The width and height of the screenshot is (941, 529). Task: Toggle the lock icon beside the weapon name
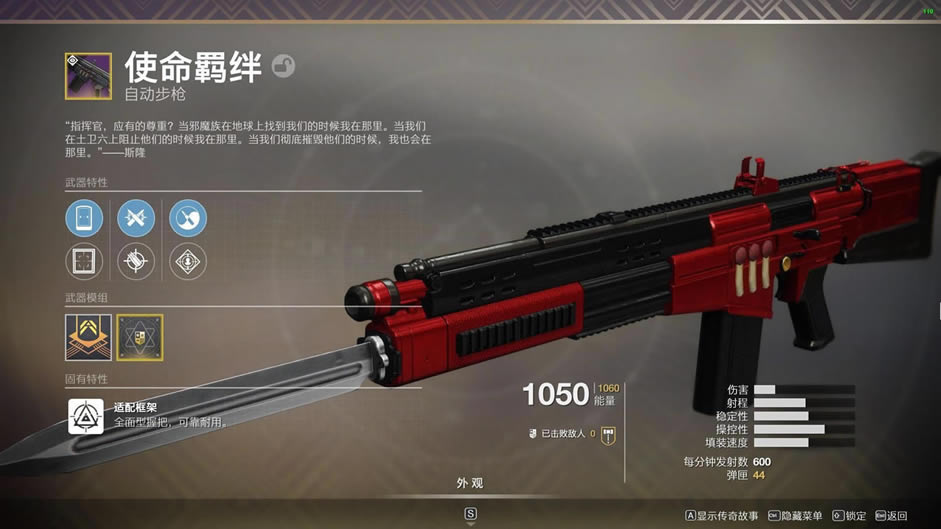click(283, 67)
